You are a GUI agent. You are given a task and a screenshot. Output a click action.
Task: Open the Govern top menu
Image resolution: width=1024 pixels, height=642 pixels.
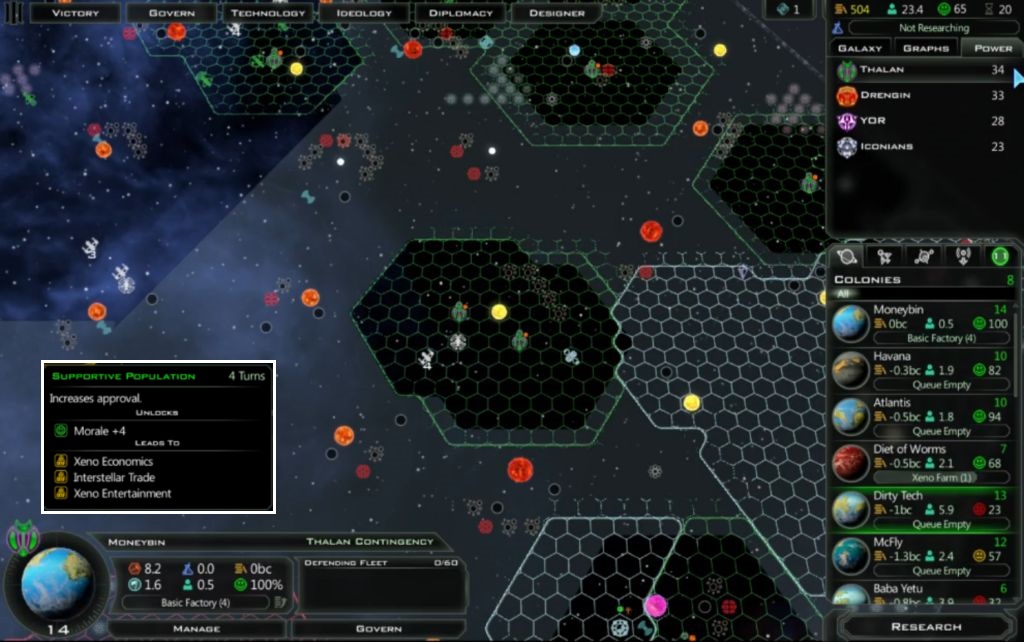[x=171, y=13]
